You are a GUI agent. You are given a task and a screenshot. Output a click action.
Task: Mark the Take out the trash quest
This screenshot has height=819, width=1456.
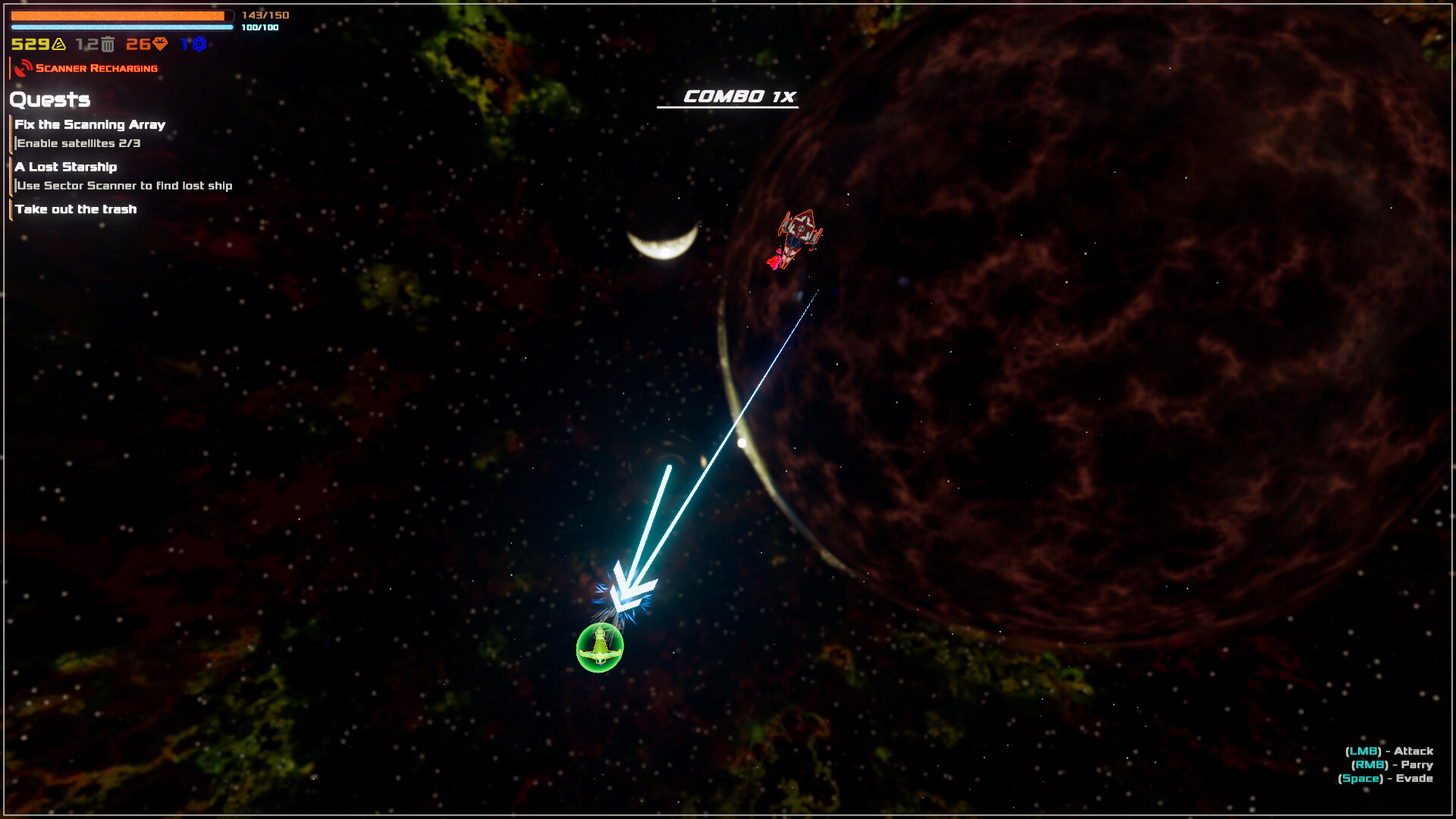(77, 209)
